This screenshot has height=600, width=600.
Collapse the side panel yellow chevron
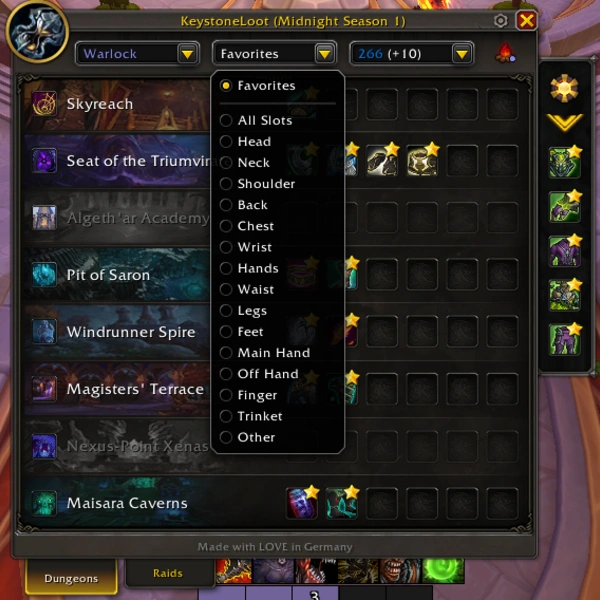click(x=565, y=123)
